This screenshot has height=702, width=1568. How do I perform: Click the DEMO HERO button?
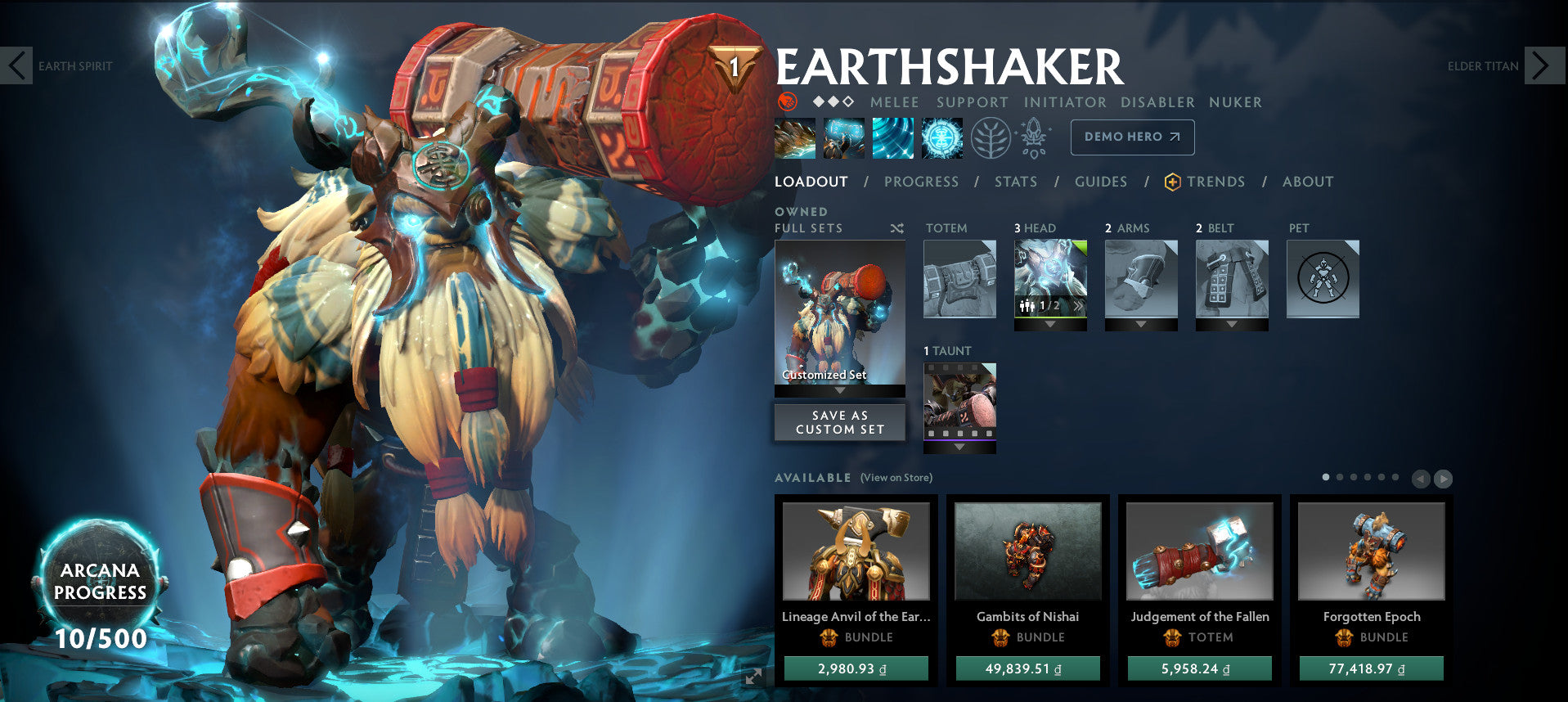point(1131,137)
